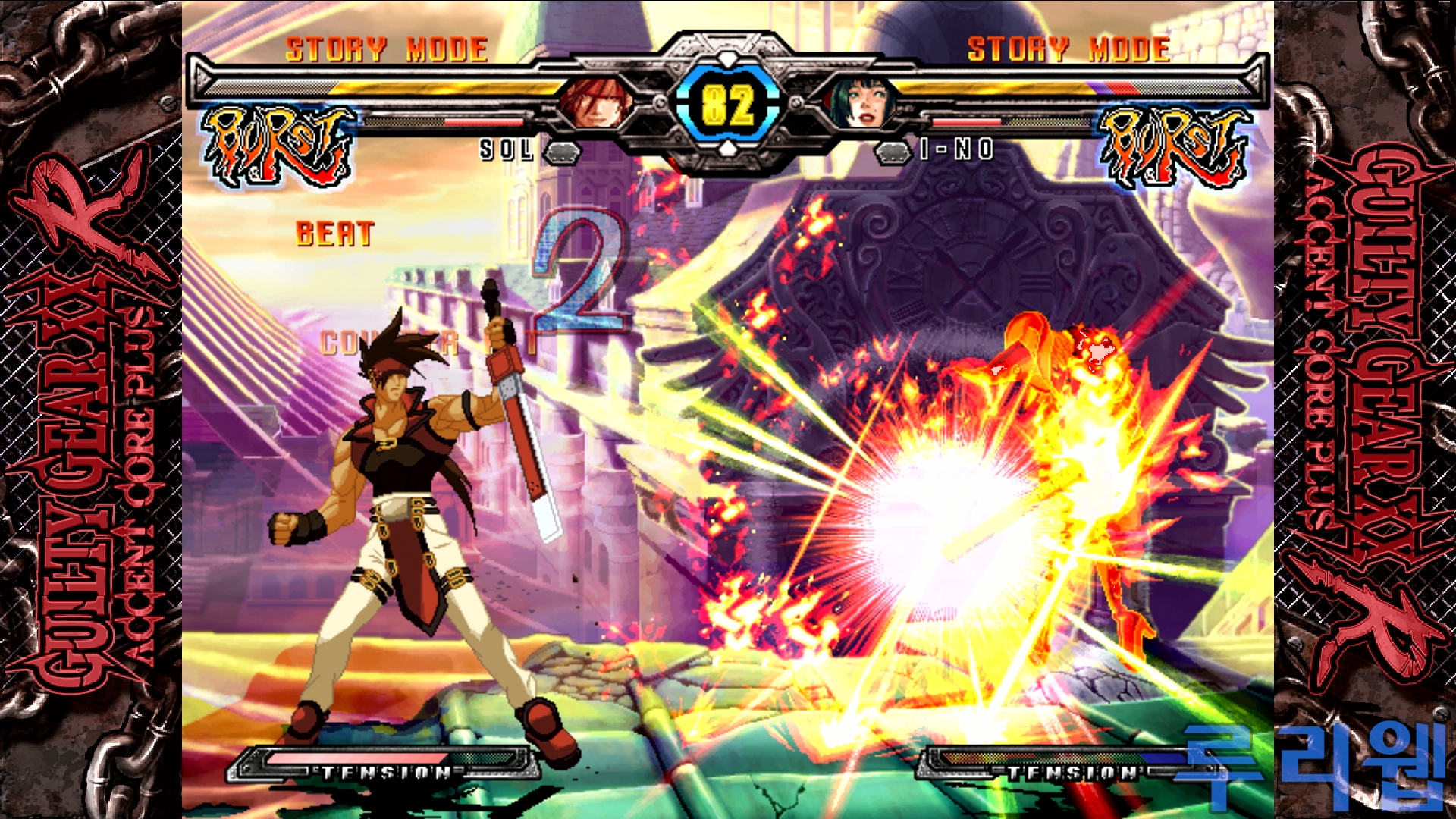Click Sol's character portrait
The width and height of the screenshot is (1456, 819).
[596, 104]
